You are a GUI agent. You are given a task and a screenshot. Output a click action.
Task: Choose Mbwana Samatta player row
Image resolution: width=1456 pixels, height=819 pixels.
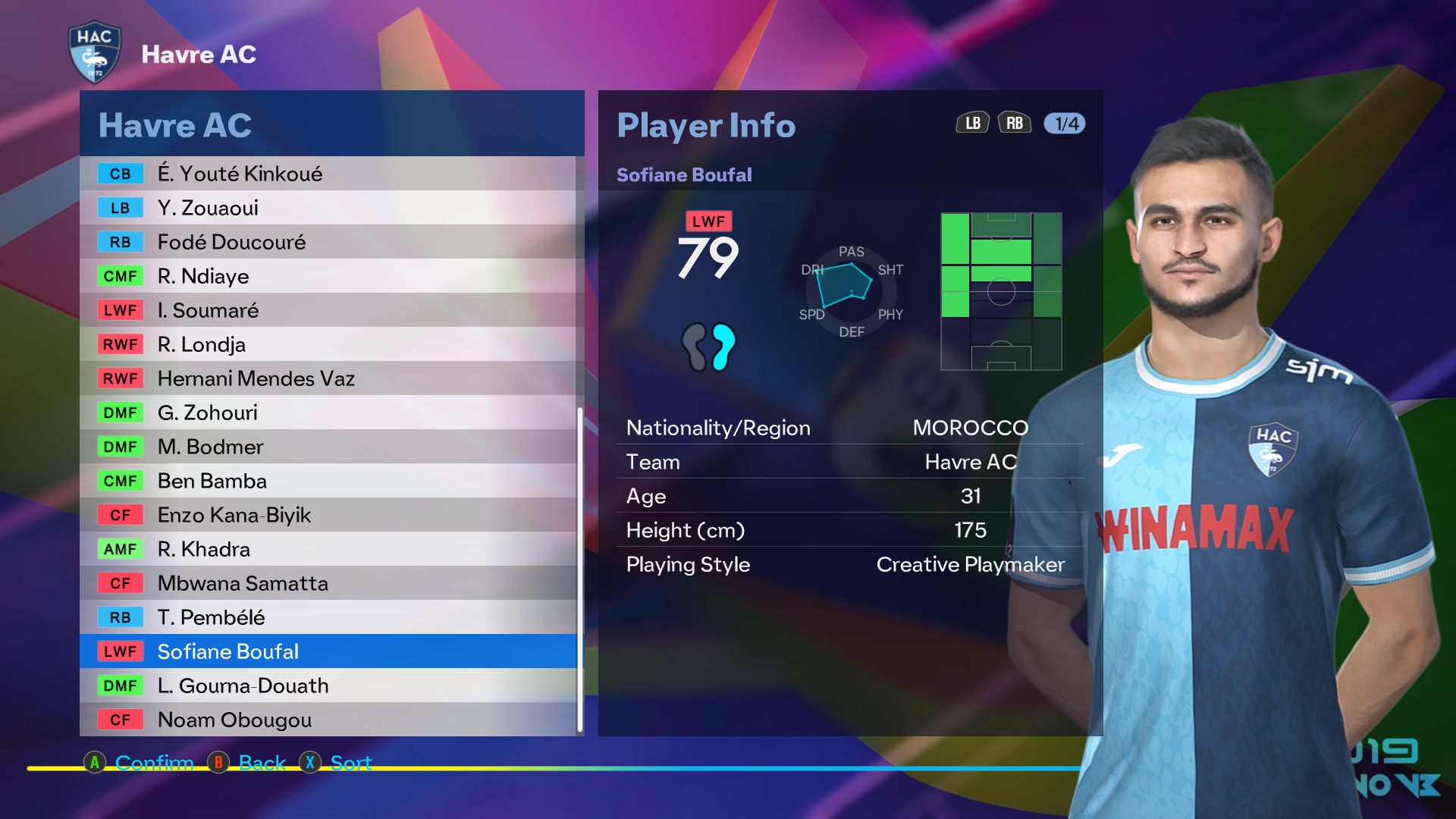[x=328, y=583]
